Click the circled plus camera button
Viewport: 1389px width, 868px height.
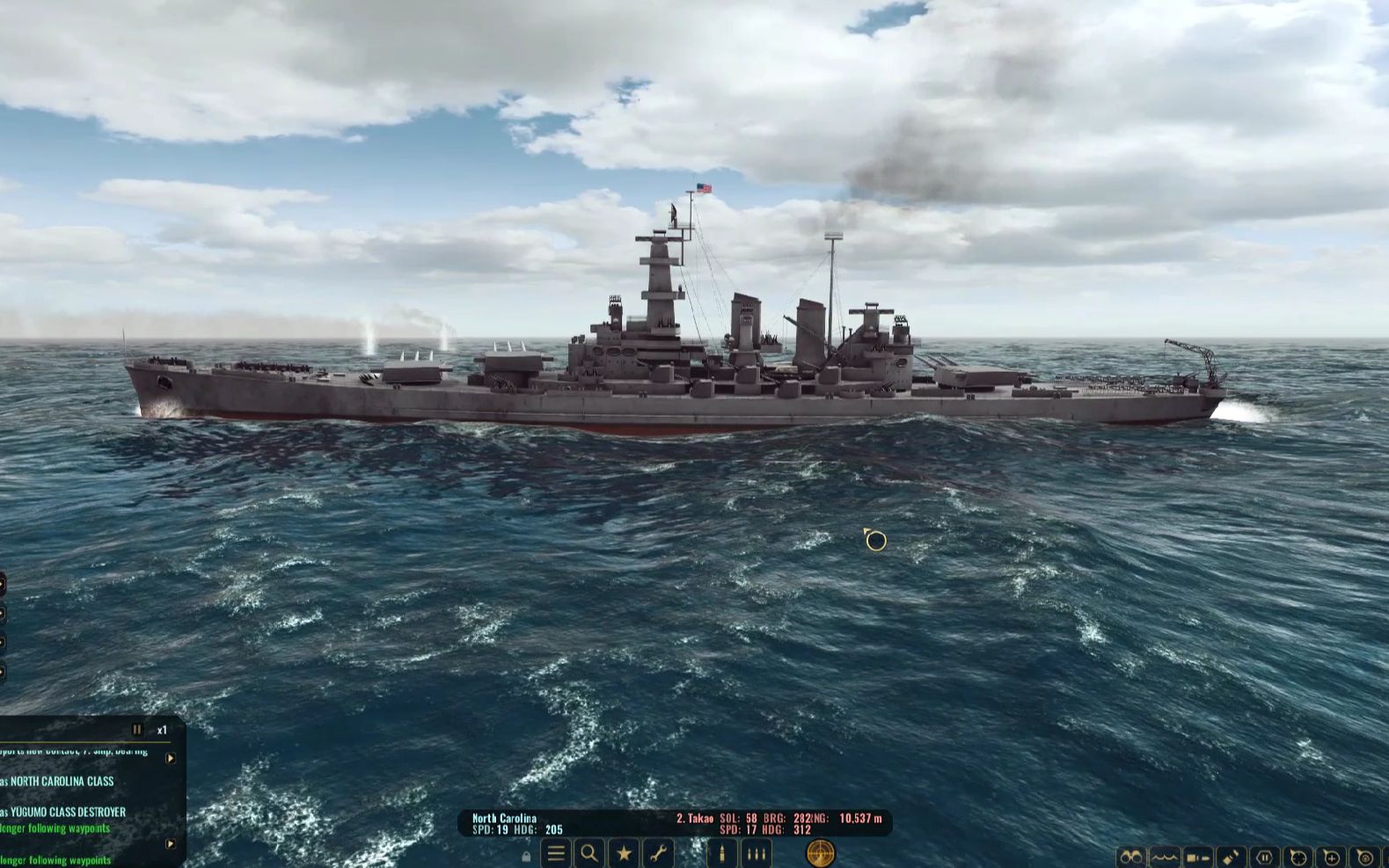point(1332,857)
